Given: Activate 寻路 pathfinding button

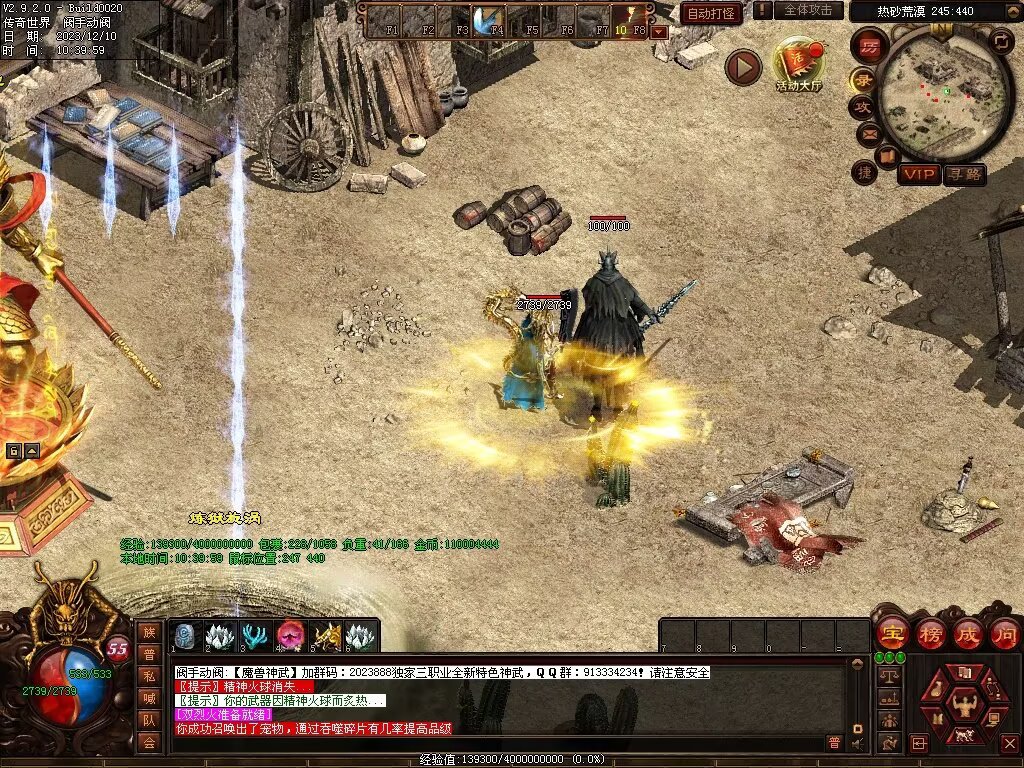Looking at the screenshot, I should (964, 175).
